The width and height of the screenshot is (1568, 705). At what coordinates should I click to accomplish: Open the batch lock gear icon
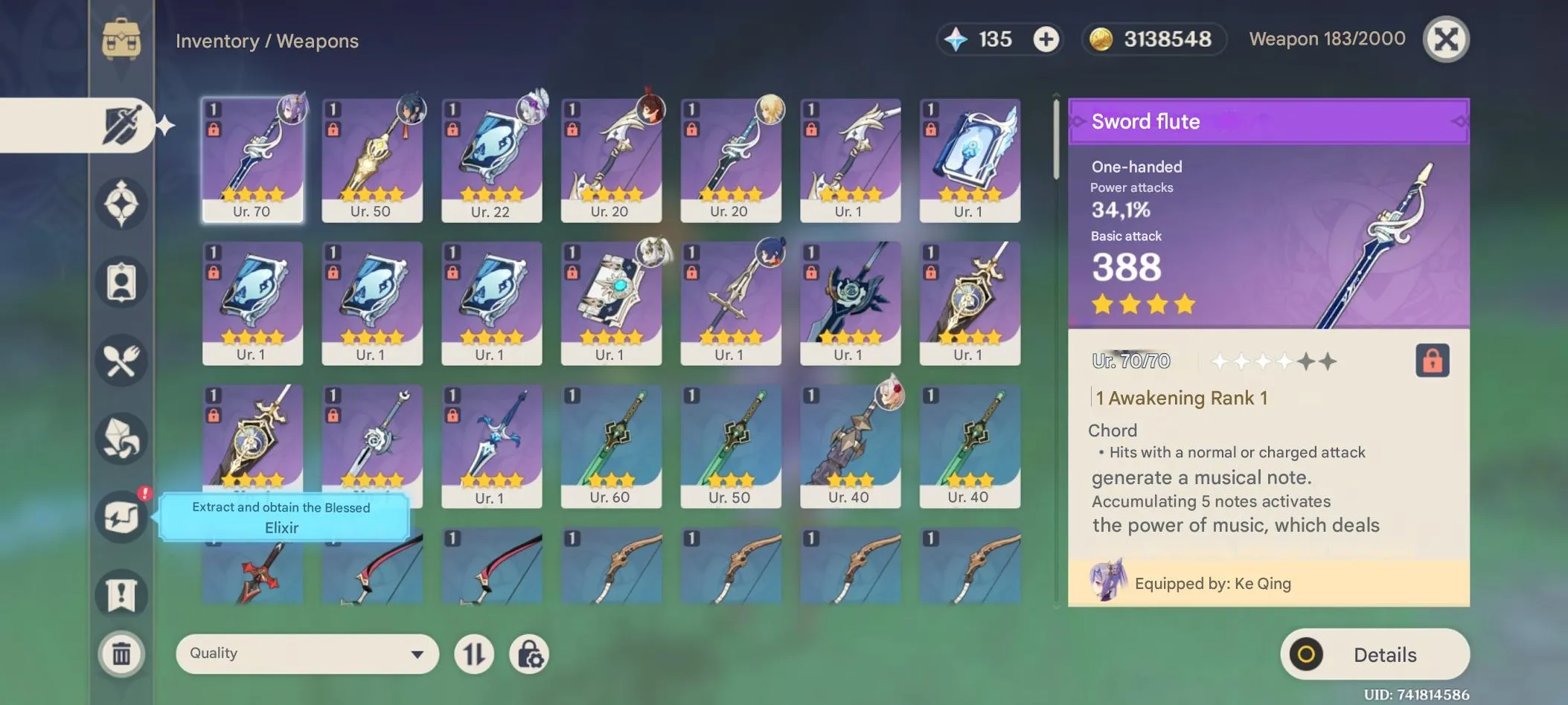[x=530, y=654]
